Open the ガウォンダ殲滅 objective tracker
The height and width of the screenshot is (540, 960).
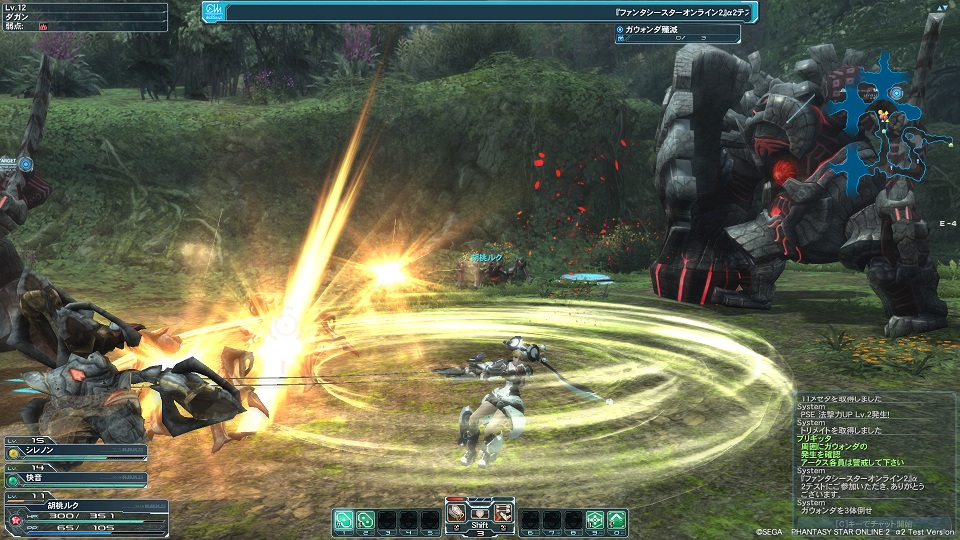pos(678,33)
